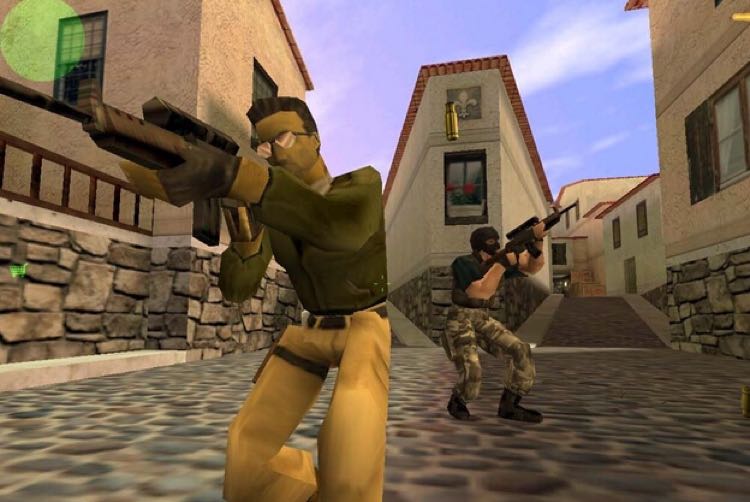Click the green circular radar
Viewport: 750px width, 502px height.
[41, 40]
